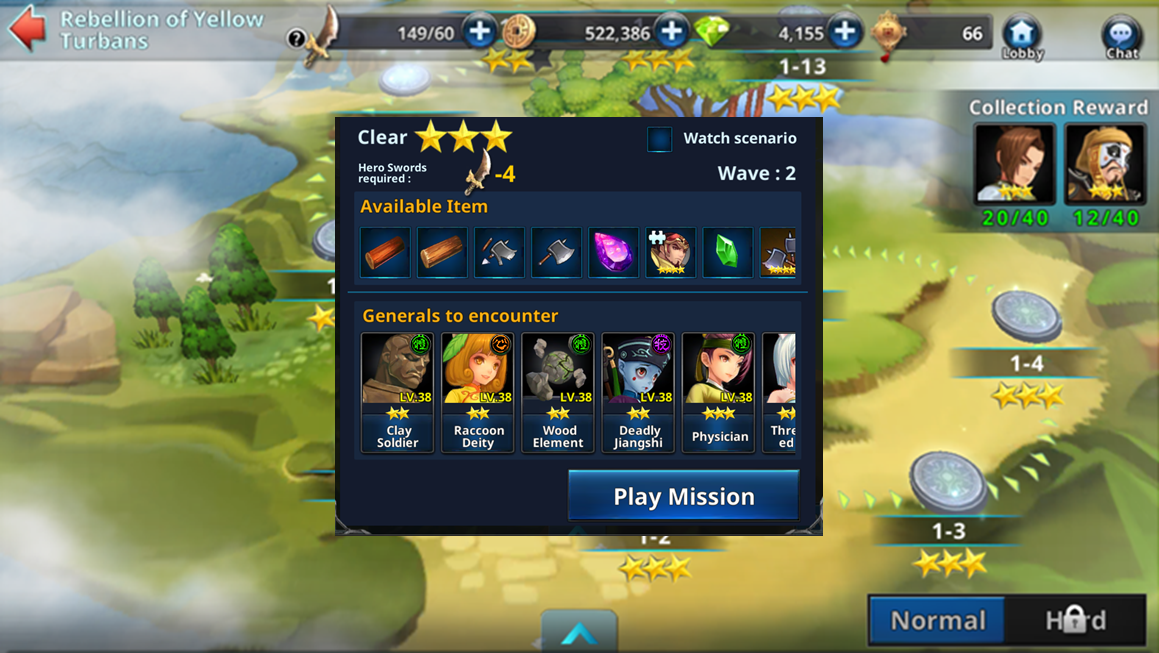This screenshot has height=653, width=1159.
Task: Open the question mark help icon
Action: tap(296, 39)
